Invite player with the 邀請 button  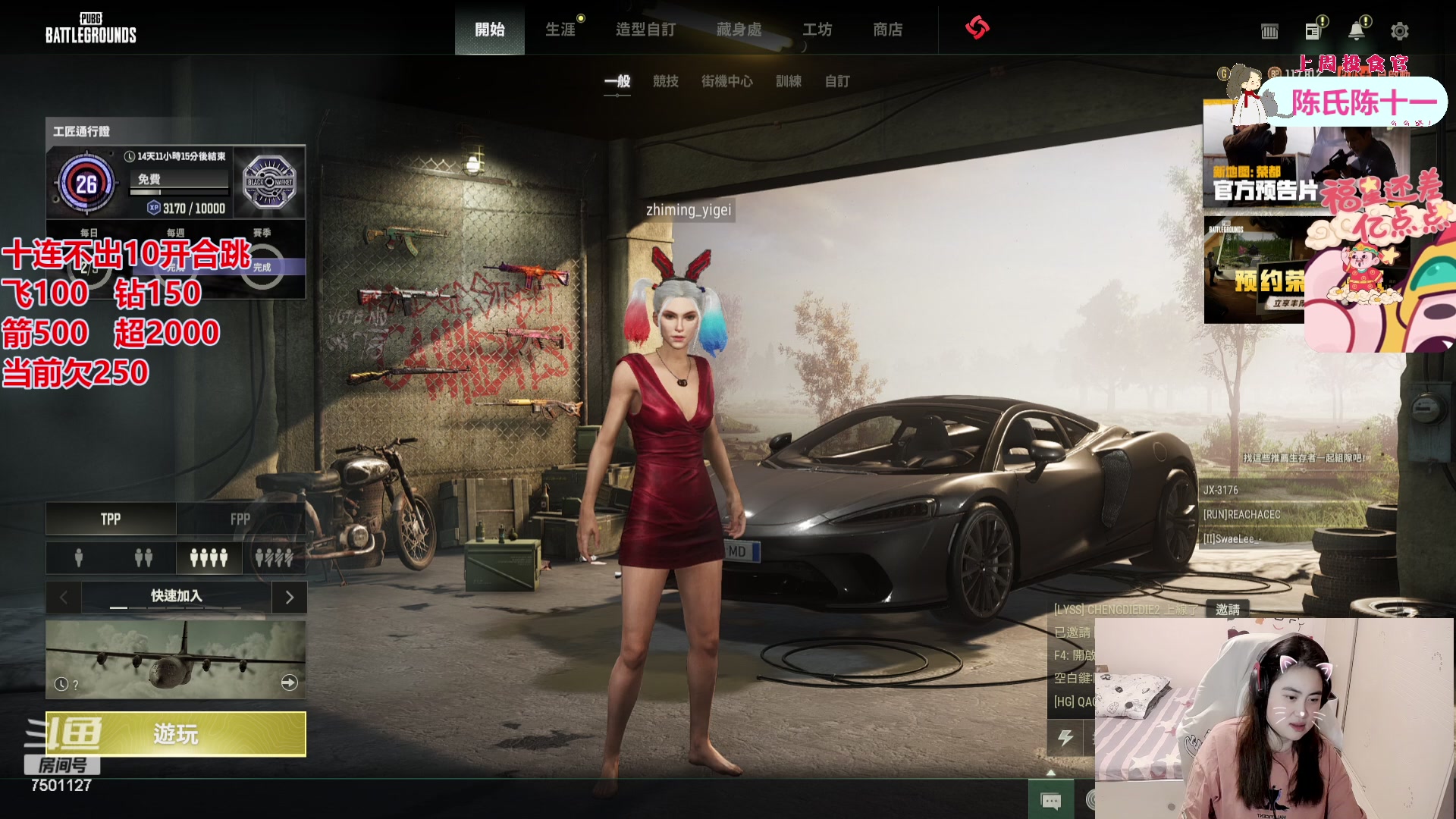click(x=1227, y=609)
